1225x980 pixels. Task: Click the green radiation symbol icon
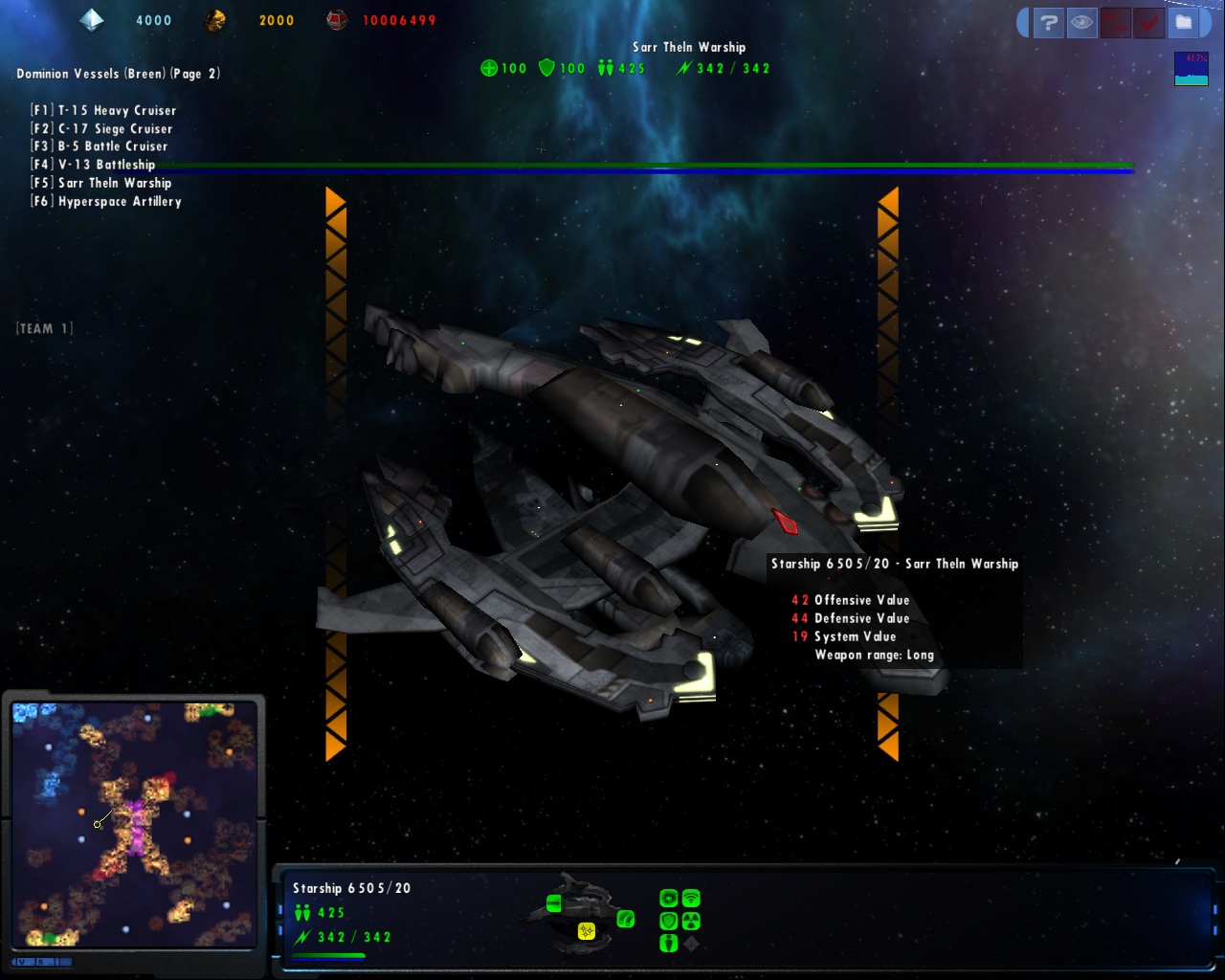coord(691,921)
